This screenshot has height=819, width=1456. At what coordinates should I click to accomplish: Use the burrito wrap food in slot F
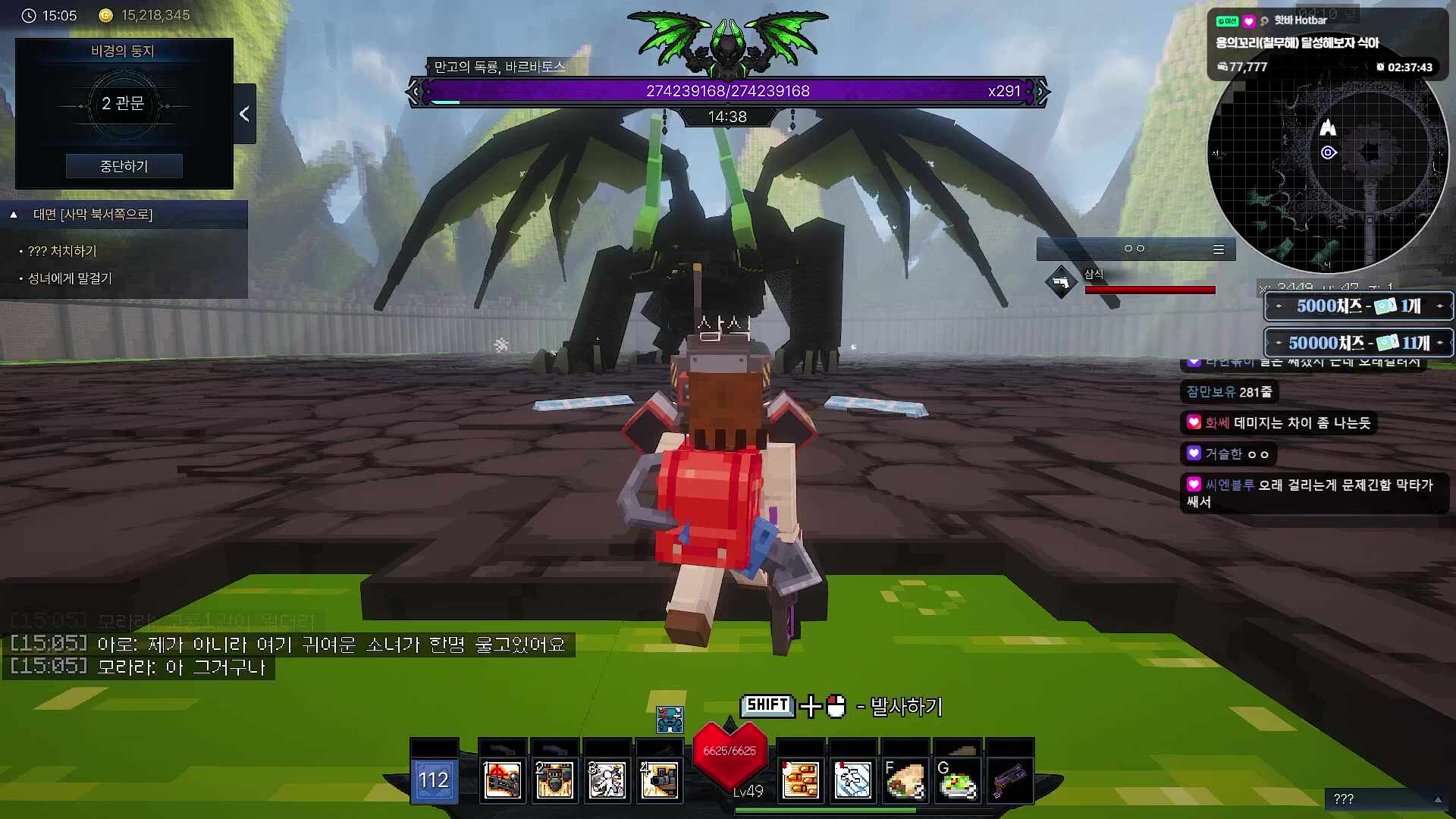[905, 780]
